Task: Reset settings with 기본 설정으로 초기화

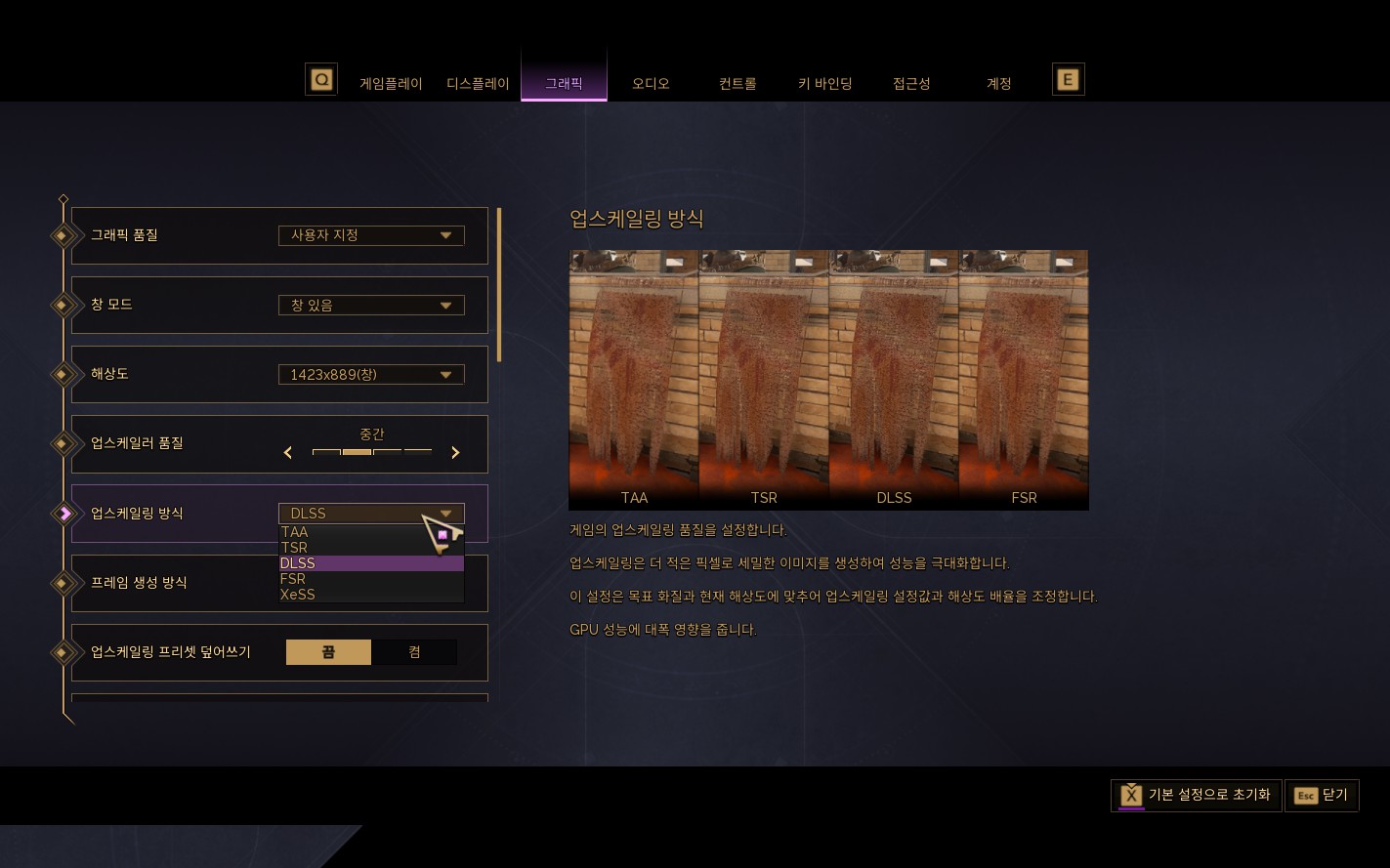Action: (x=1197, y=795)
